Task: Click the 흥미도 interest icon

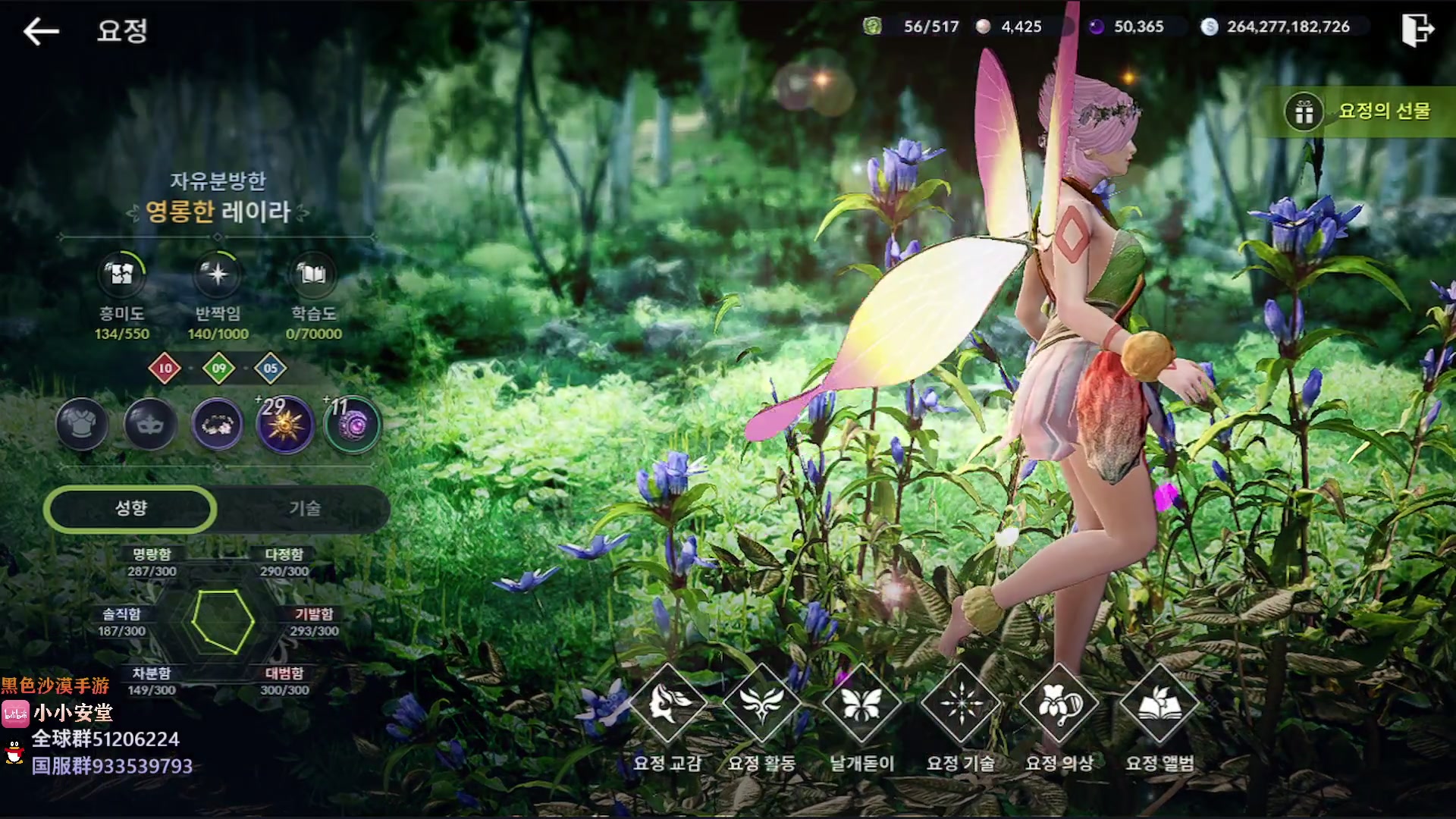Action: [x=121, y=274]
